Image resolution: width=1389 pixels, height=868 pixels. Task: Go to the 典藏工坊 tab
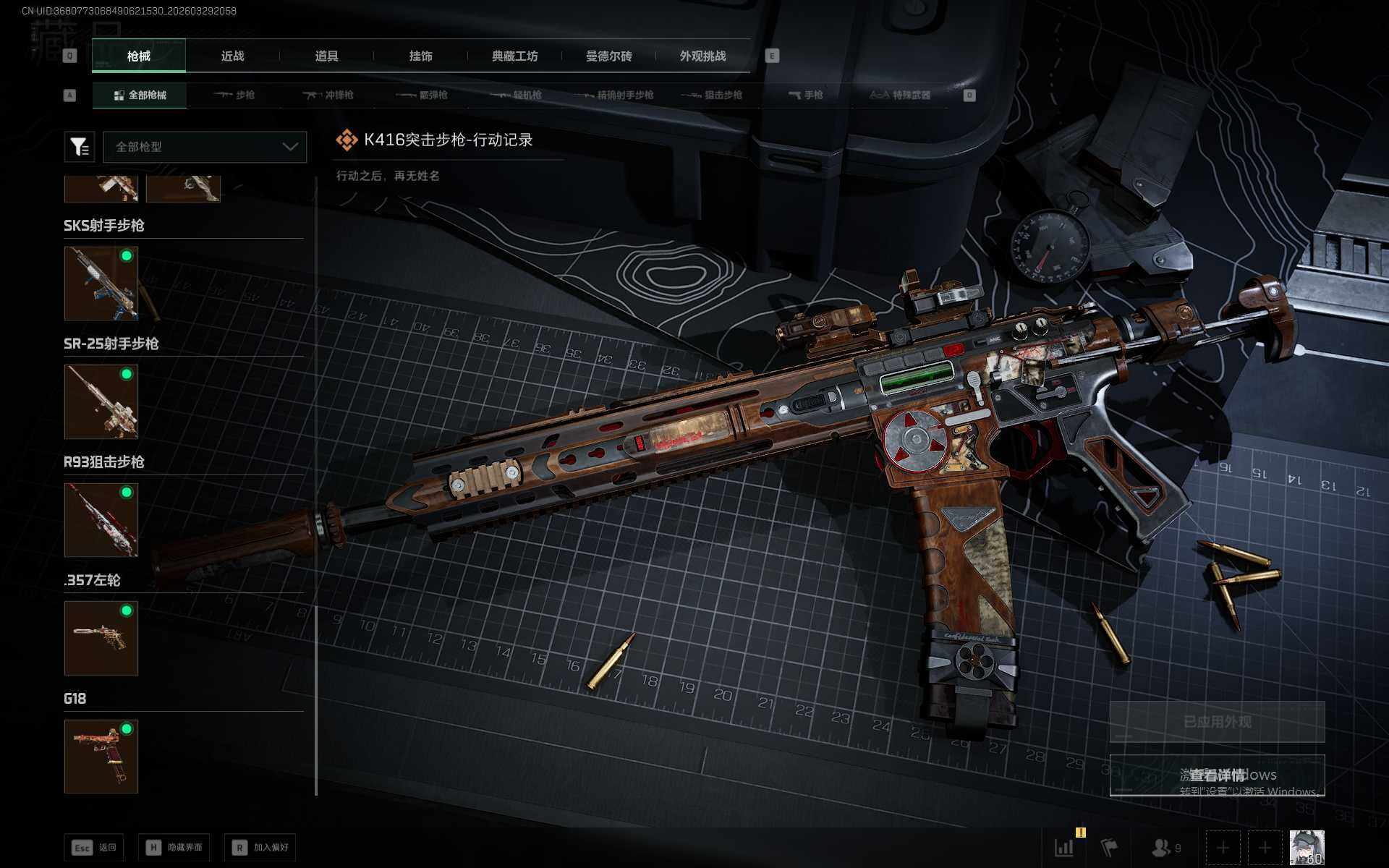514,56
